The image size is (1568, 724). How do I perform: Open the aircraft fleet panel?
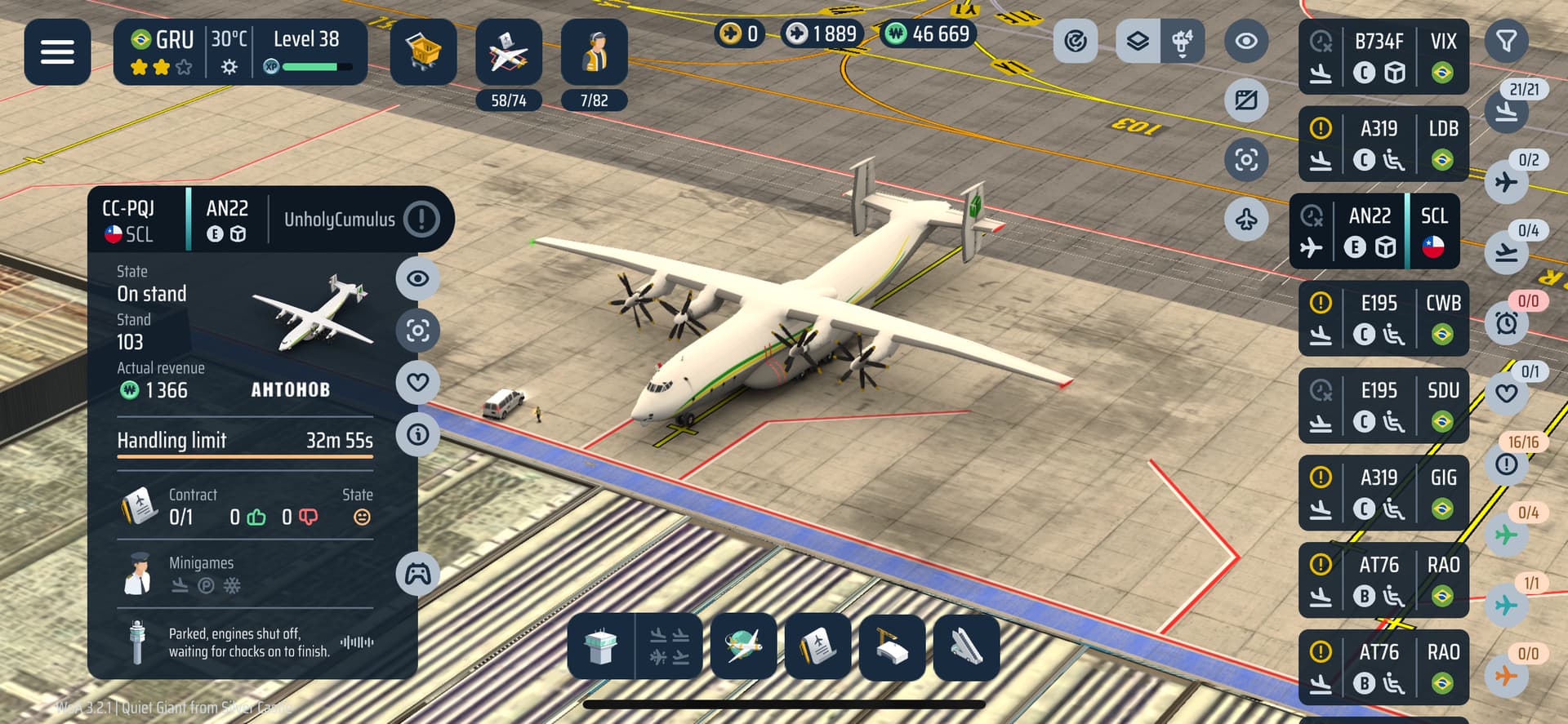(508, 52)
